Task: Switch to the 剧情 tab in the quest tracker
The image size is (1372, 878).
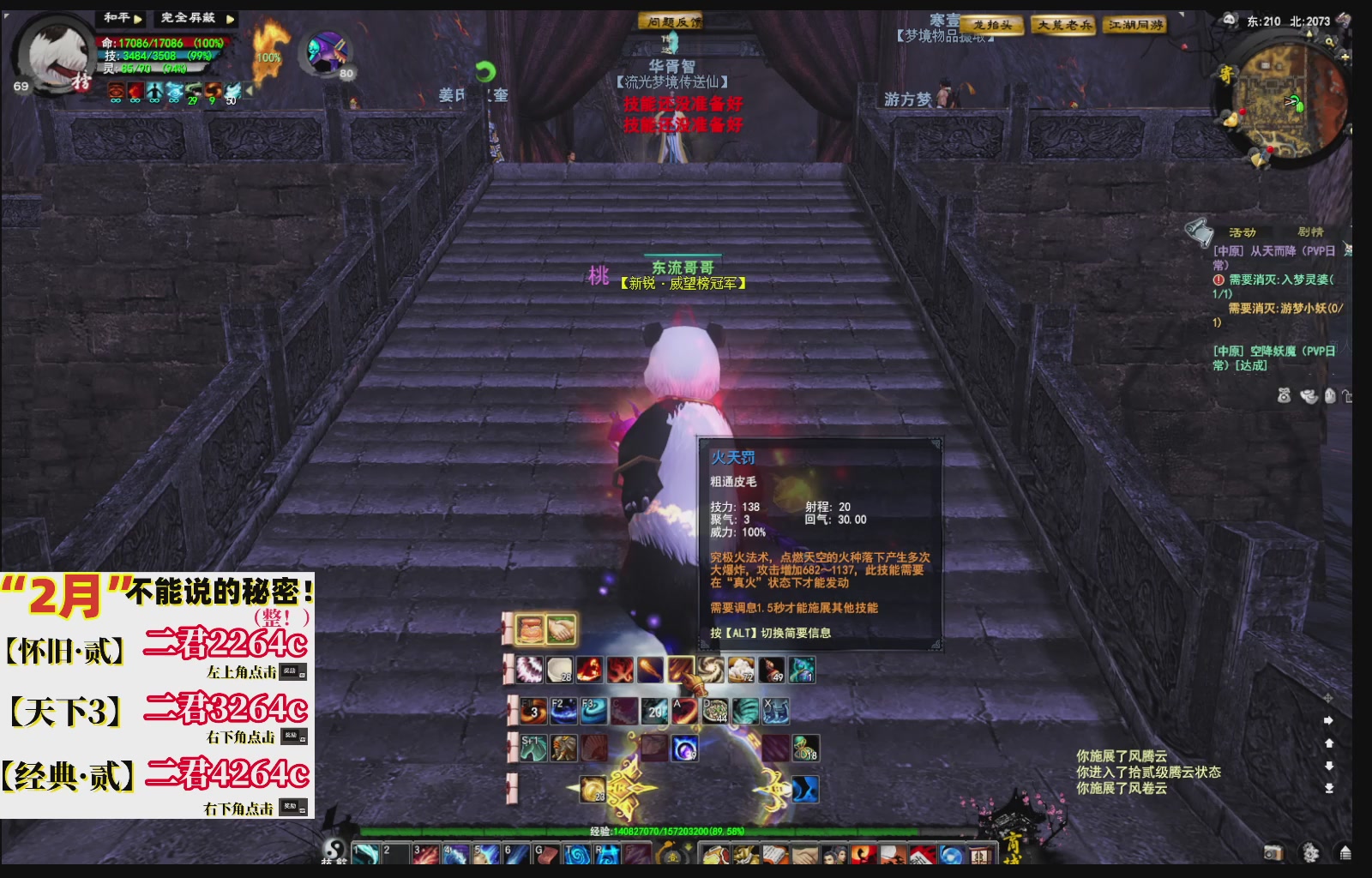Action: (1312, 231)
